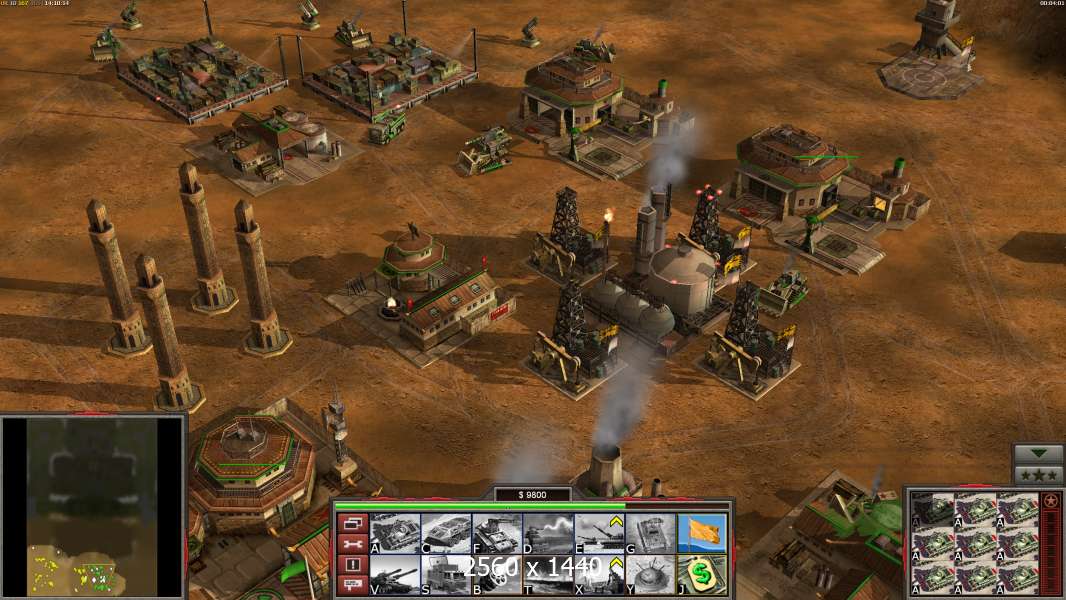Click the red exclamation mark button
Screen dimensions: 1066x600
(x=352, y=565)
